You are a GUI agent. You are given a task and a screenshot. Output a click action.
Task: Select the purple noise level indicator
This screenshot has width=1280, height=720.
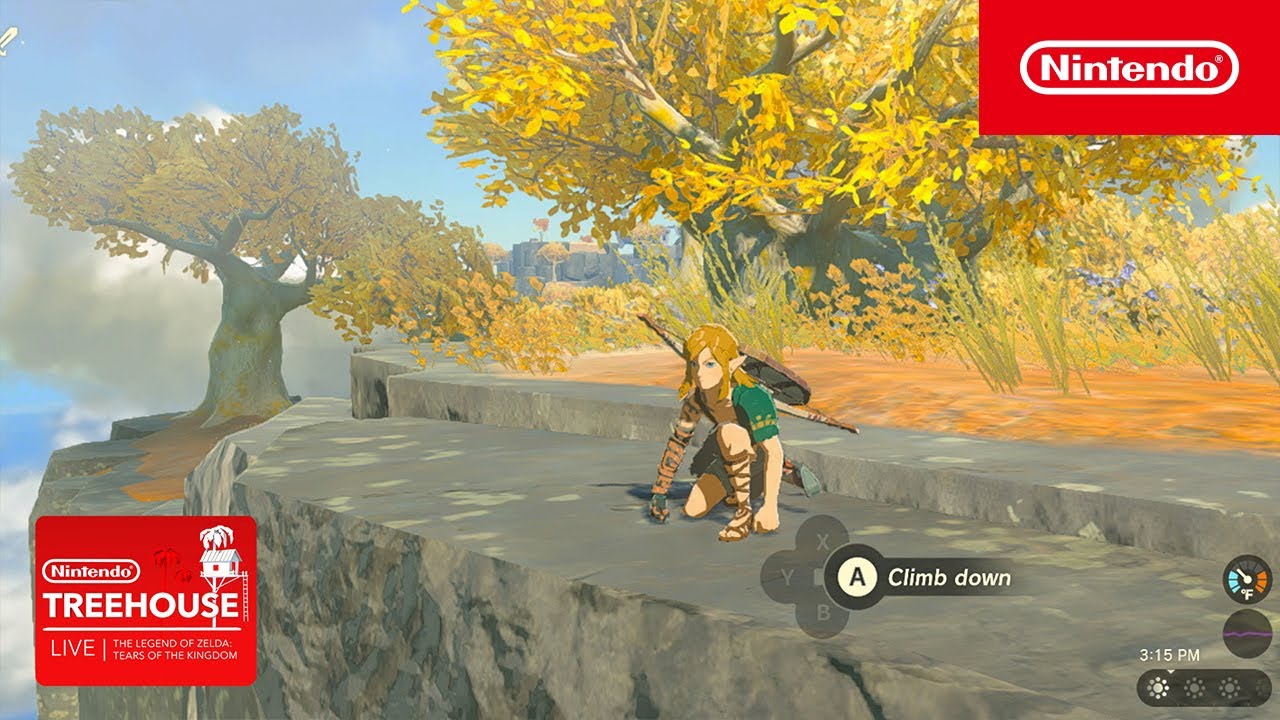[1247, 634]
